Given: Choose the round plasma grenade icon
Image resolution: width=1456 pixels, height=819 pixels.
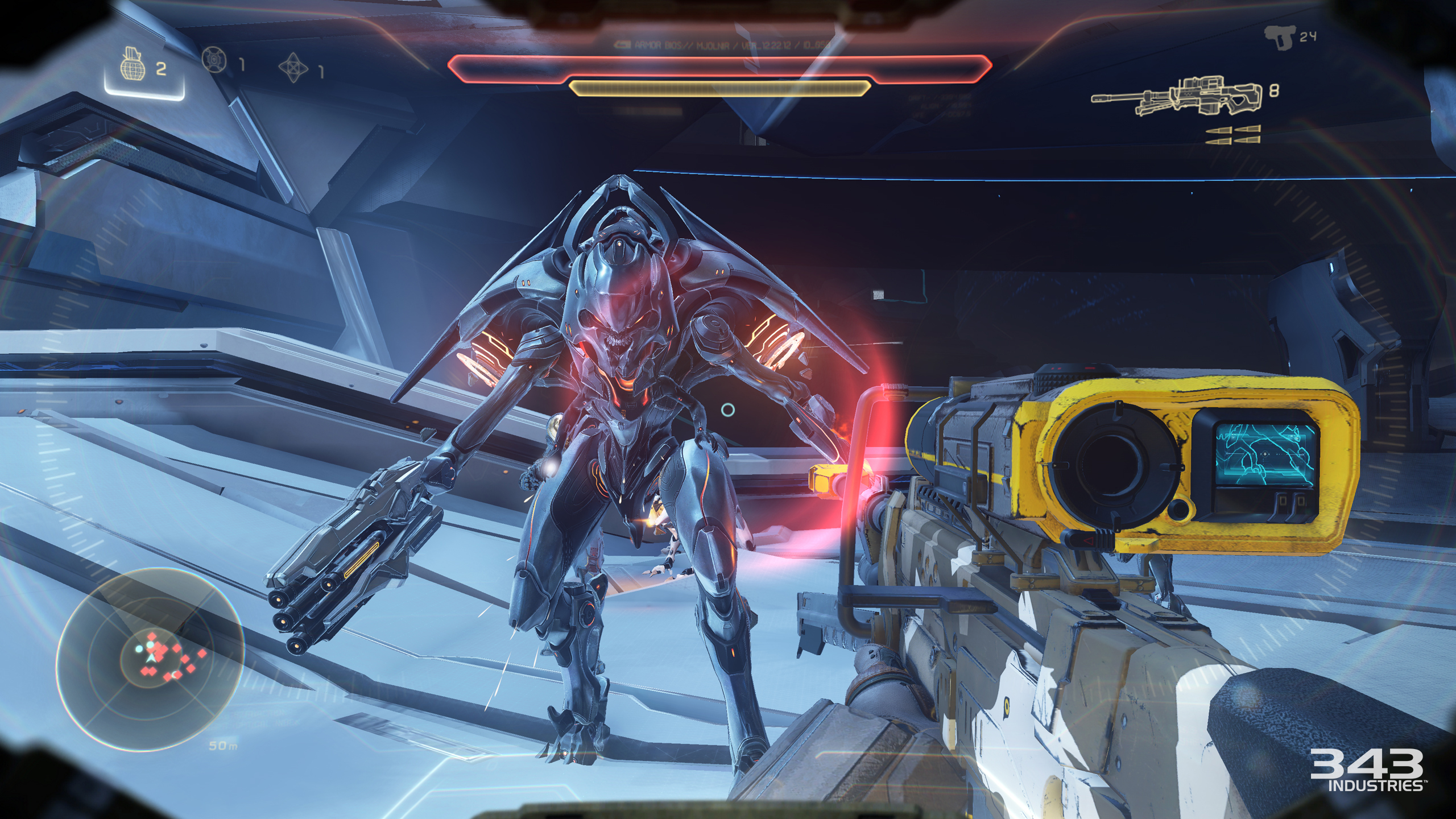Looking at the screenshot, I should click(214, 60).
